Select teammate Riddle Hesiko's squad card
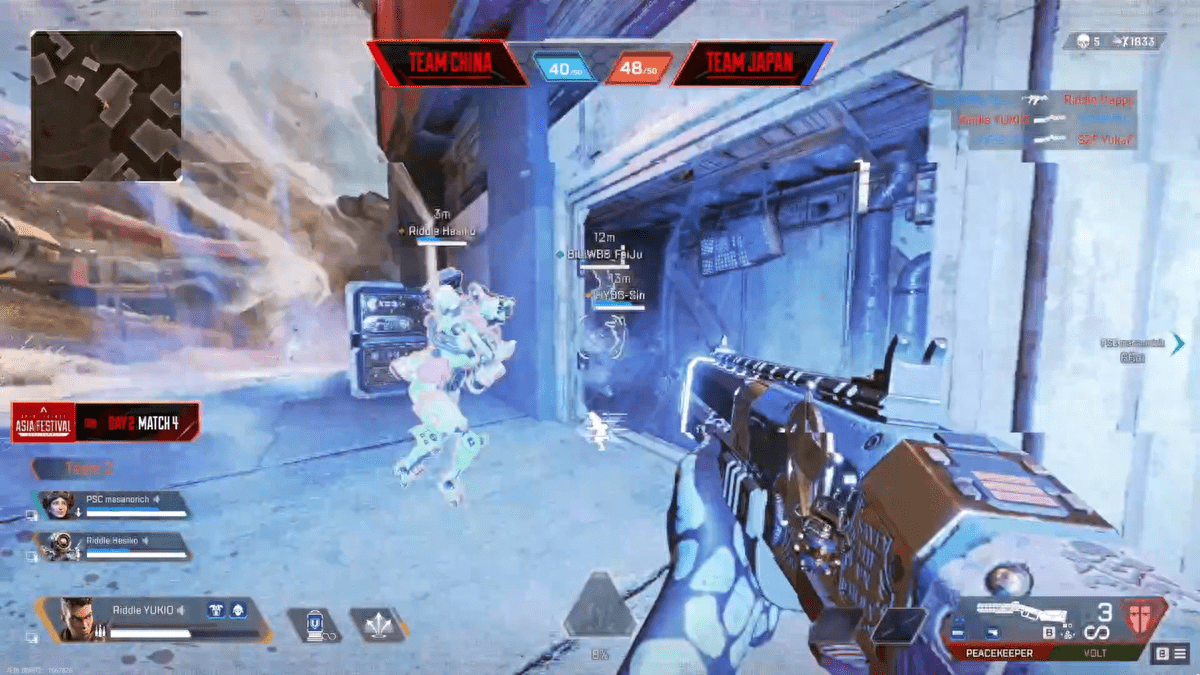 tap(113, 545)
